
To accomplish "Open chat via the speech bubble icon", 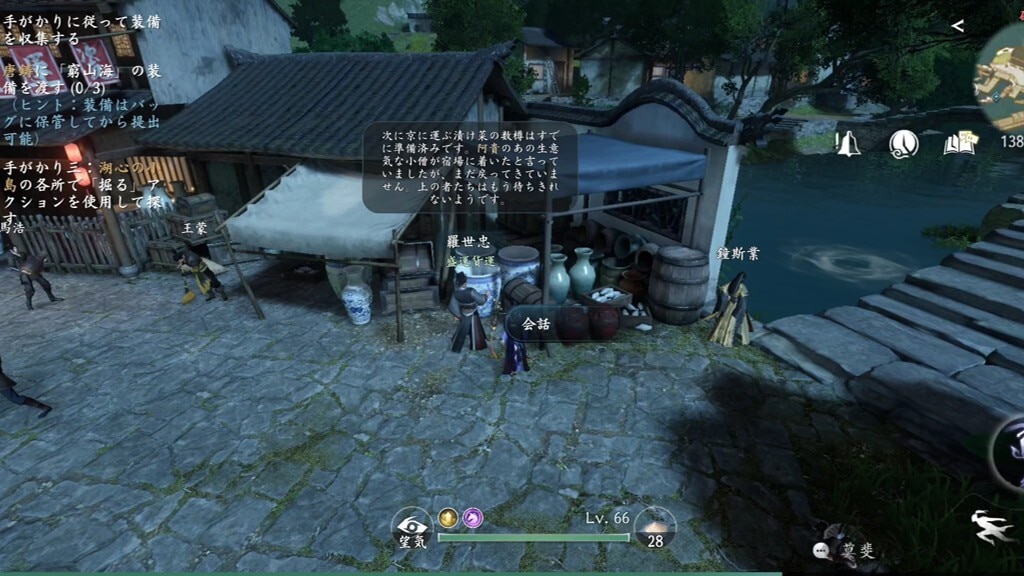I will [822, 549].
